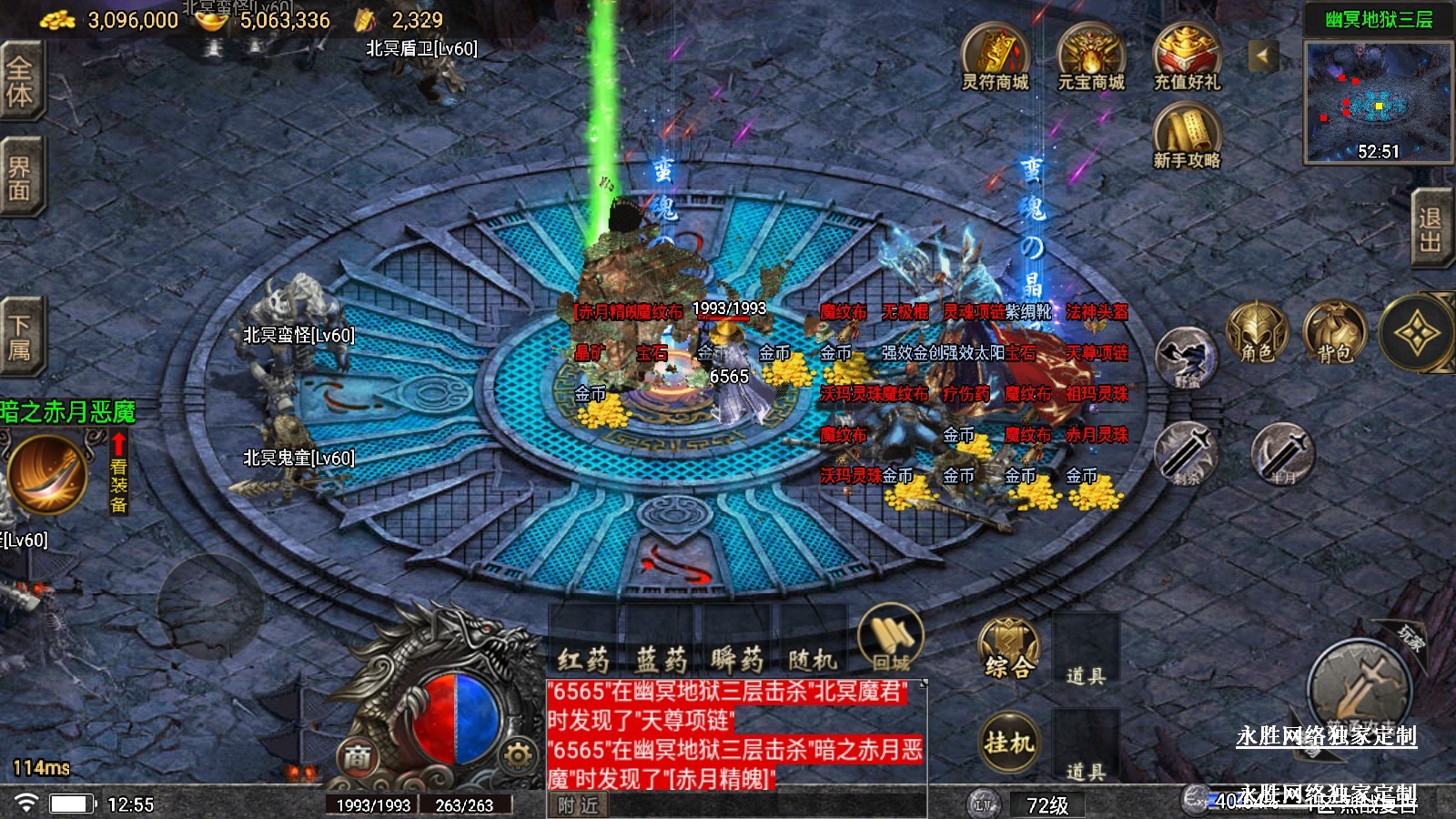Screen dimensions: 1456x819
Task: Select the 全体 side tab
Action: coord(20,82)
